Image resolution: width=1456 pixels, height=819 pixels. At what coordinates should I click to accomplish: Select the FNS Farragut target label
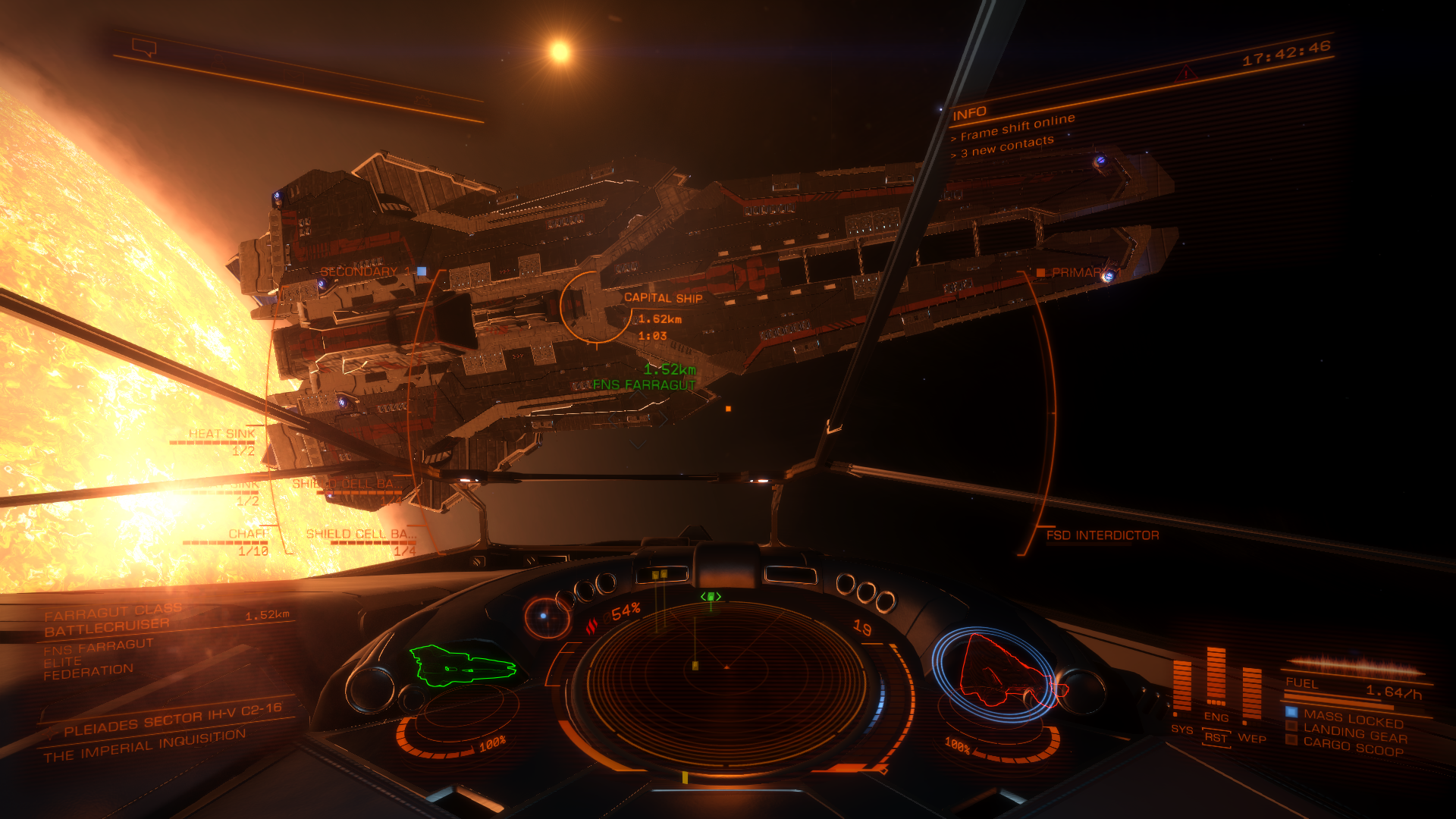click(644, 385)
